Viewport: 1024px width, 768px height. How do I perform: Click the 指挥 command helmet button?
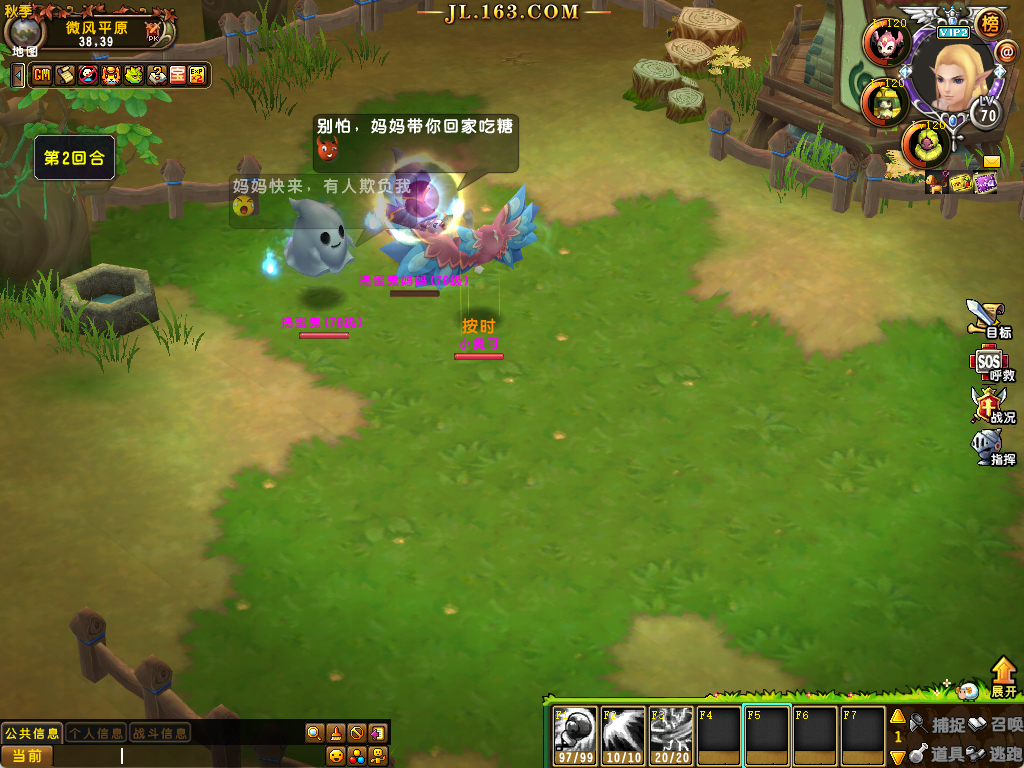pyautogui.click(x=988, y=447)
